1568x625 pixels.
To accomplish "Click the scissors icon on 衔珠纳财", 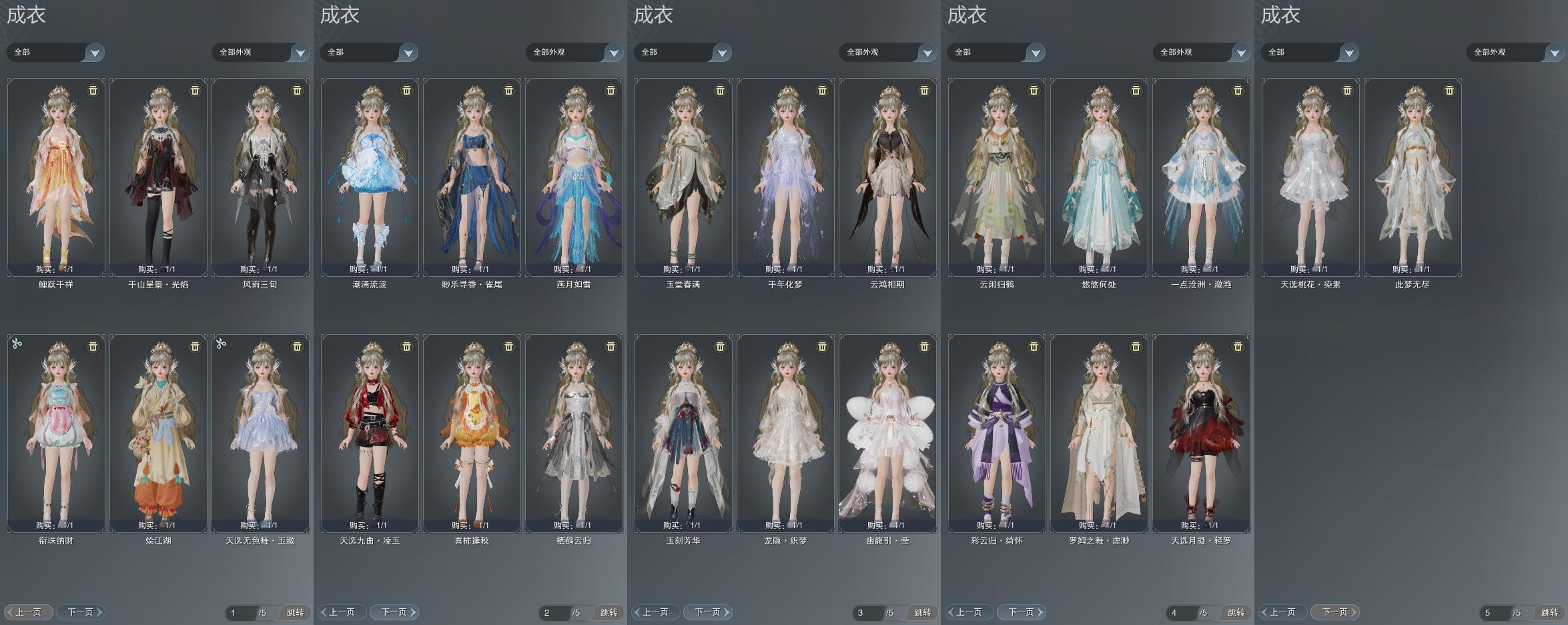I will coord(17,344).
